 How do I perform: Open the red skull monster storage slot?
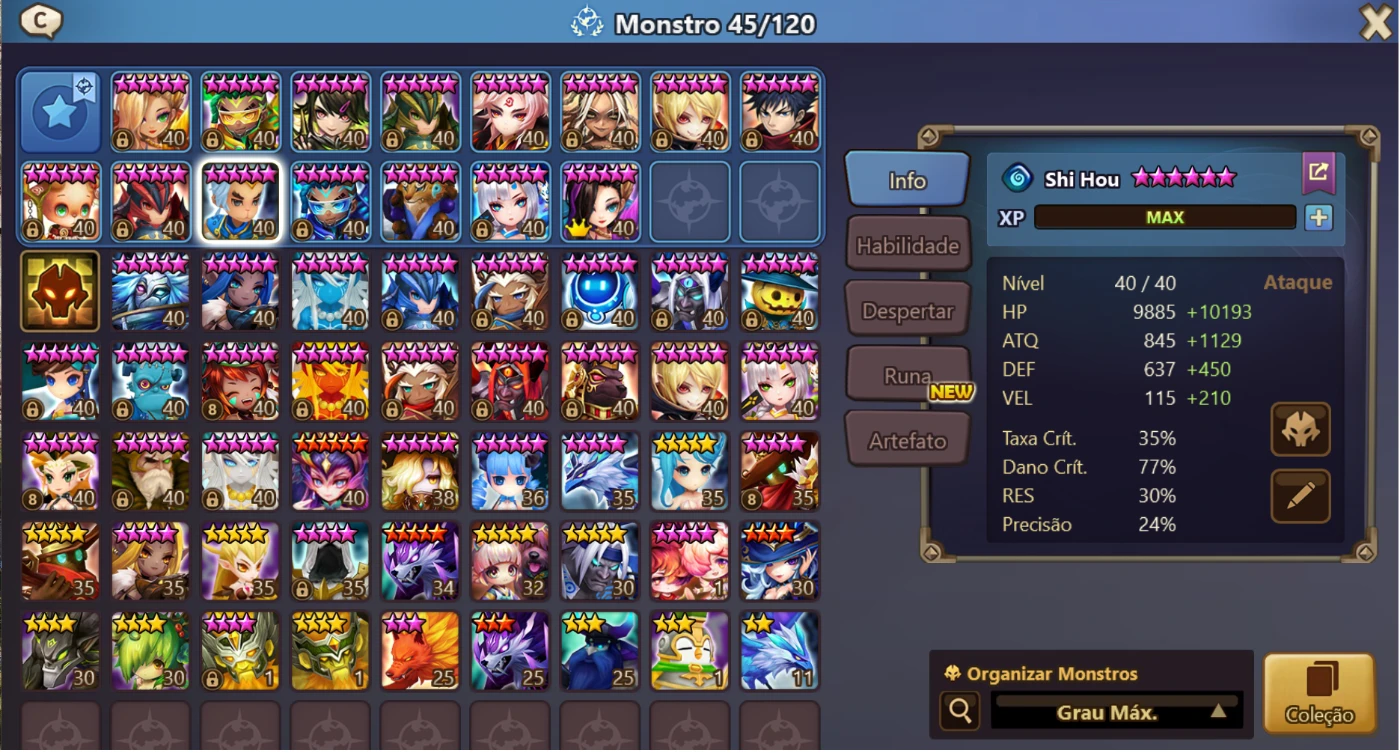pos(60,291)
